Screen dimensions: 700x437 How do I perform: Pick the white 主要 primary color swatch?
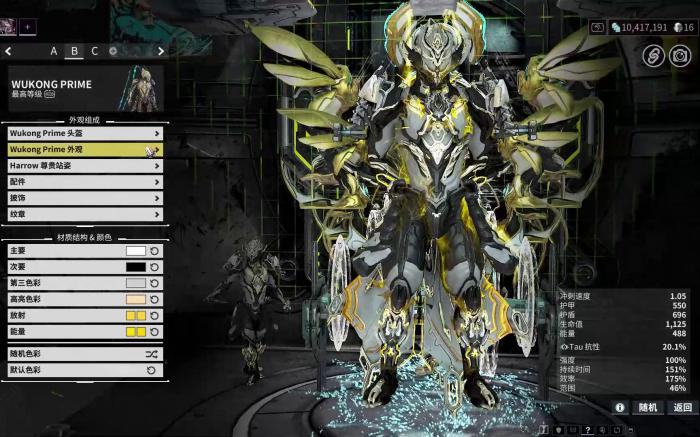(135, 251)
